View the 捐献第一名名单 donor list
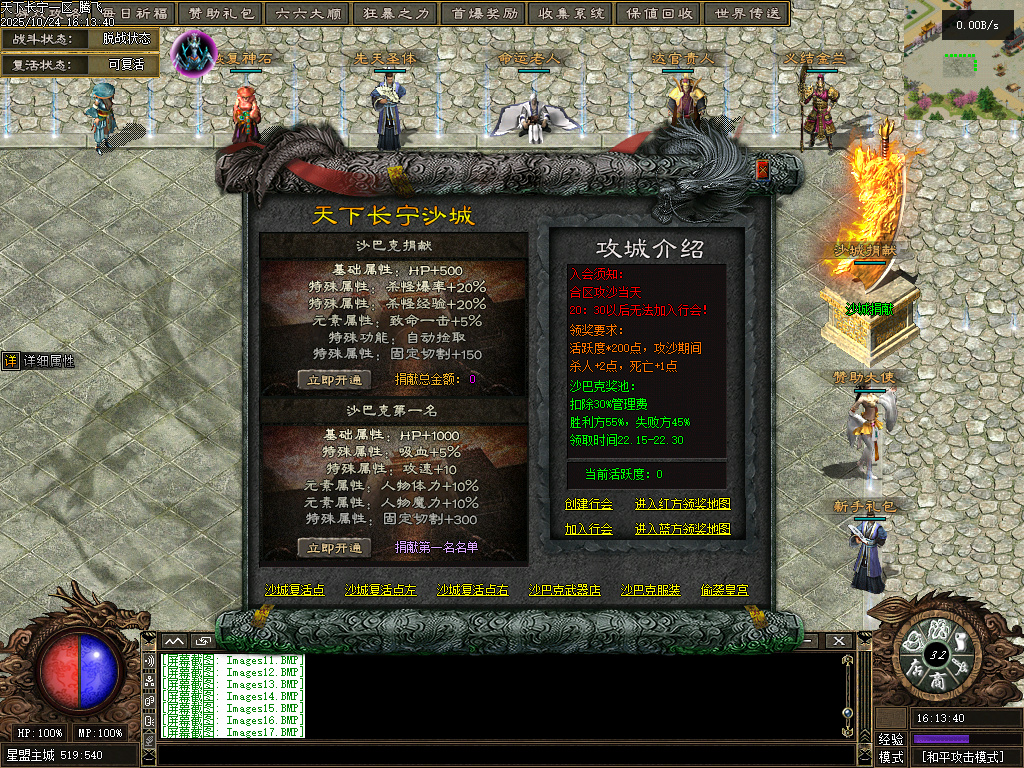The image size is (1024, 768). (436, 547)
